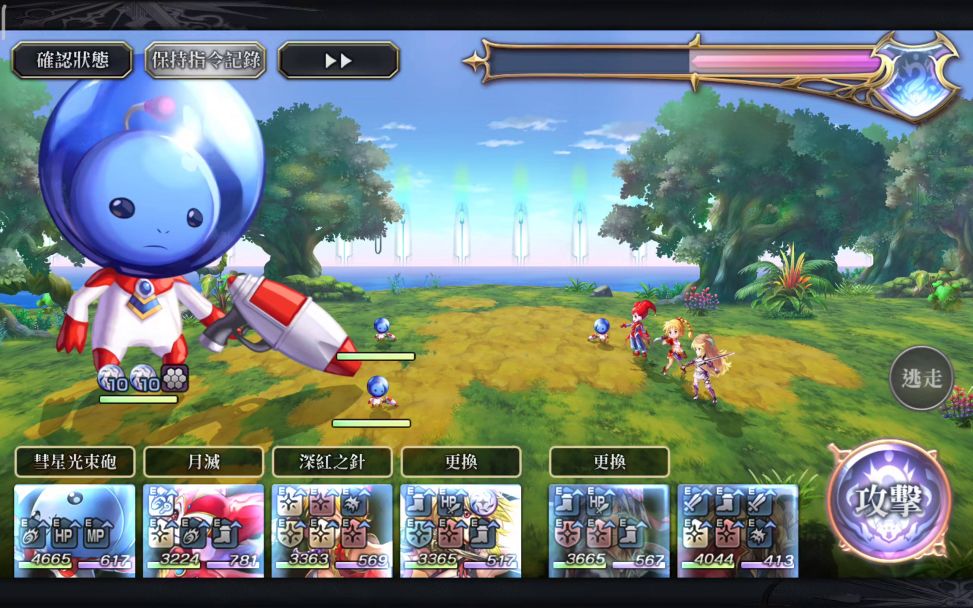
Task: Select the reserve character card with 3665 HP
Action: point(609,530)
